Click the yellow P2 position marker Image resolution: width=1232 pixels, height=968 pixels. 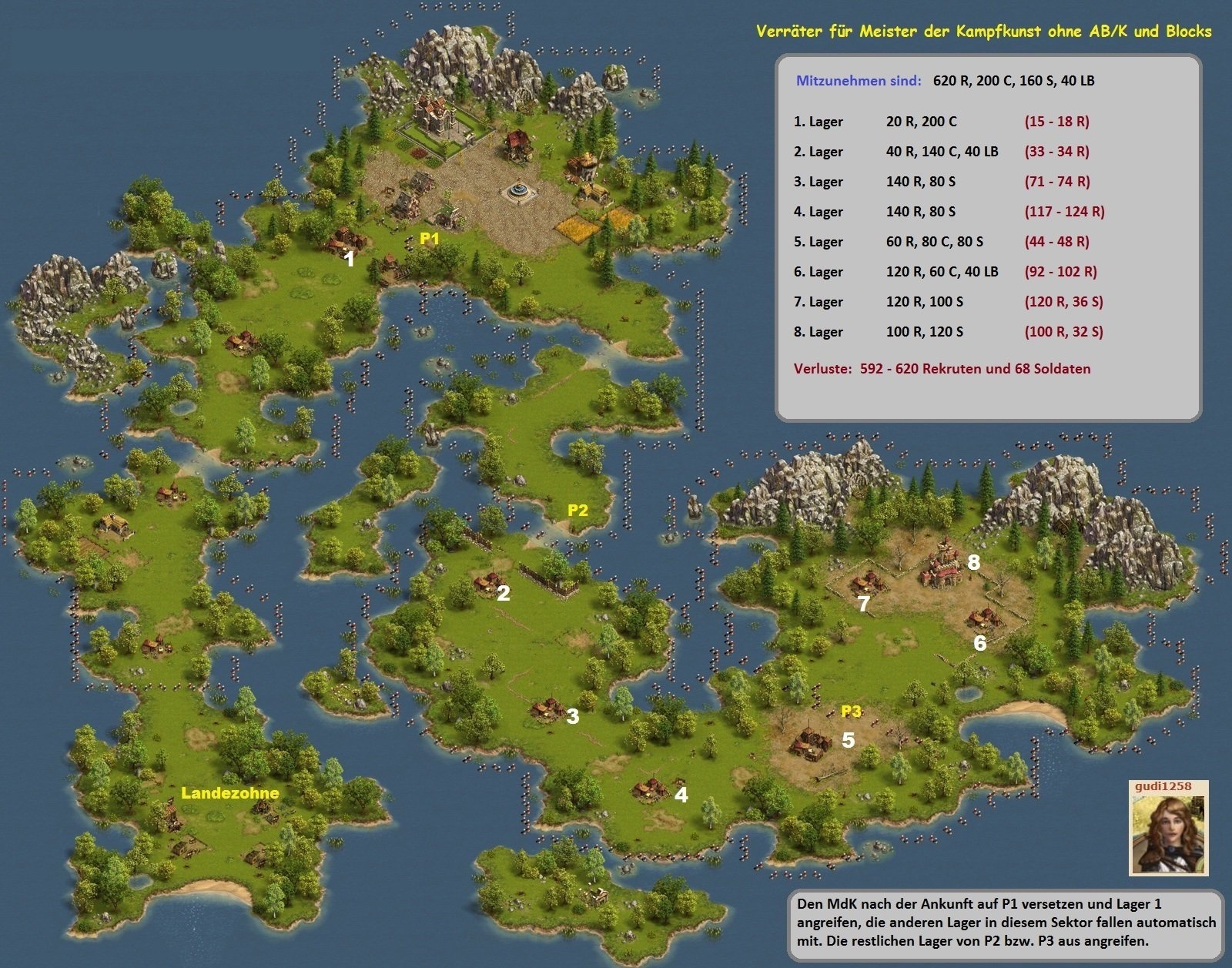click(x=577, y=510)
